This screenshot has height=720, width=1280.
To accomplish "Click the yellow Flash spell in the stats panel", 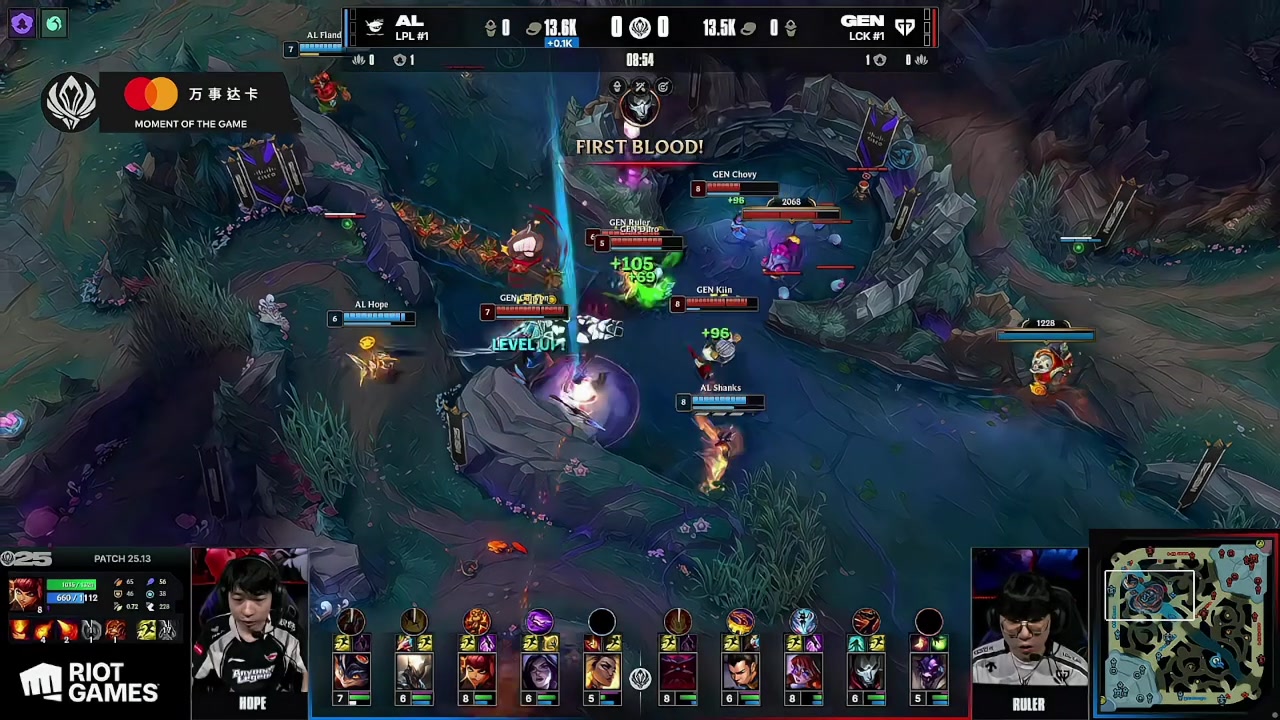I will (x=147, y=630).
